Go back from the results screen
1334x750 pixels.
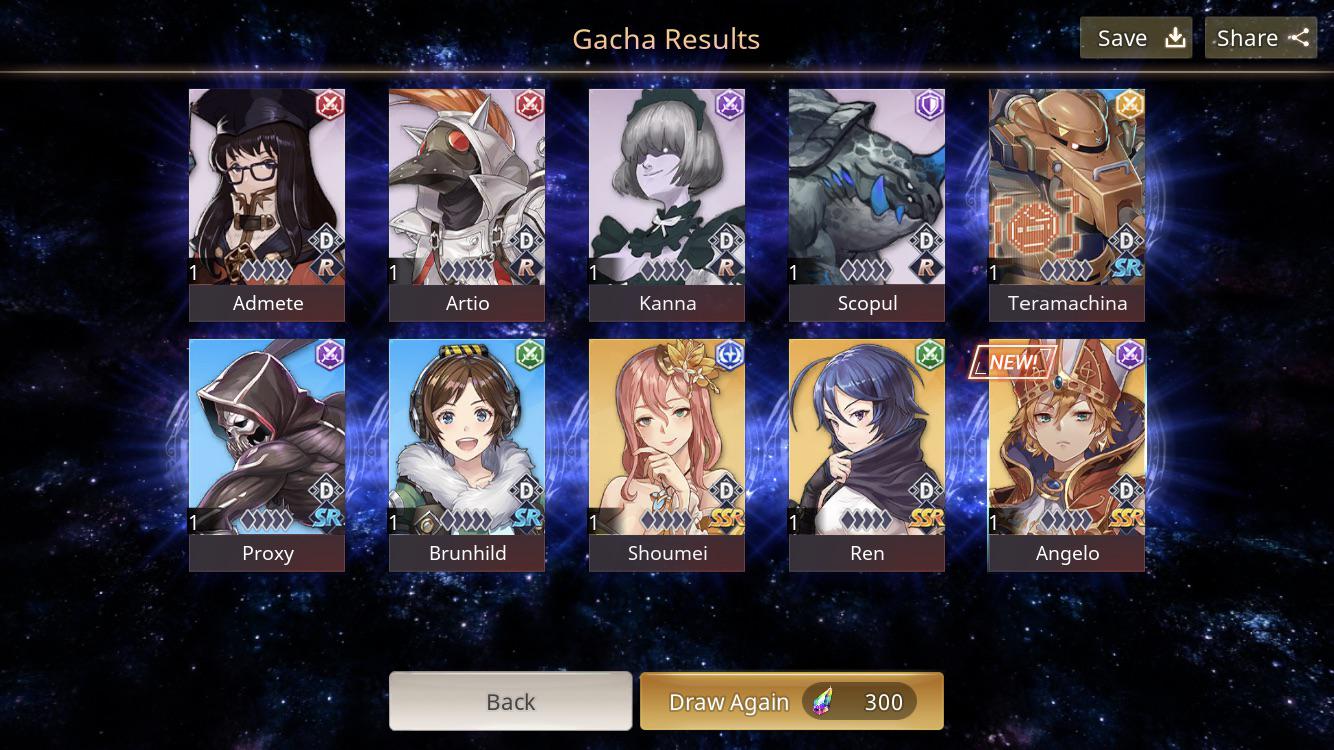pyautogui.click(x=510, y=701)
